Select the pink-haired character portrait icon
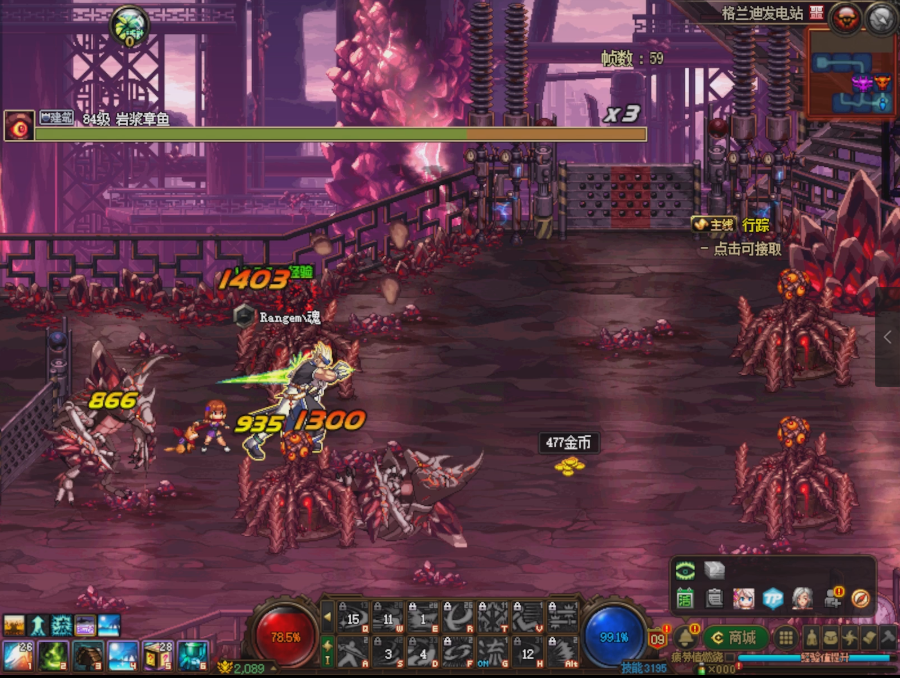Viewport: 900px width, 678px height. 743,598
